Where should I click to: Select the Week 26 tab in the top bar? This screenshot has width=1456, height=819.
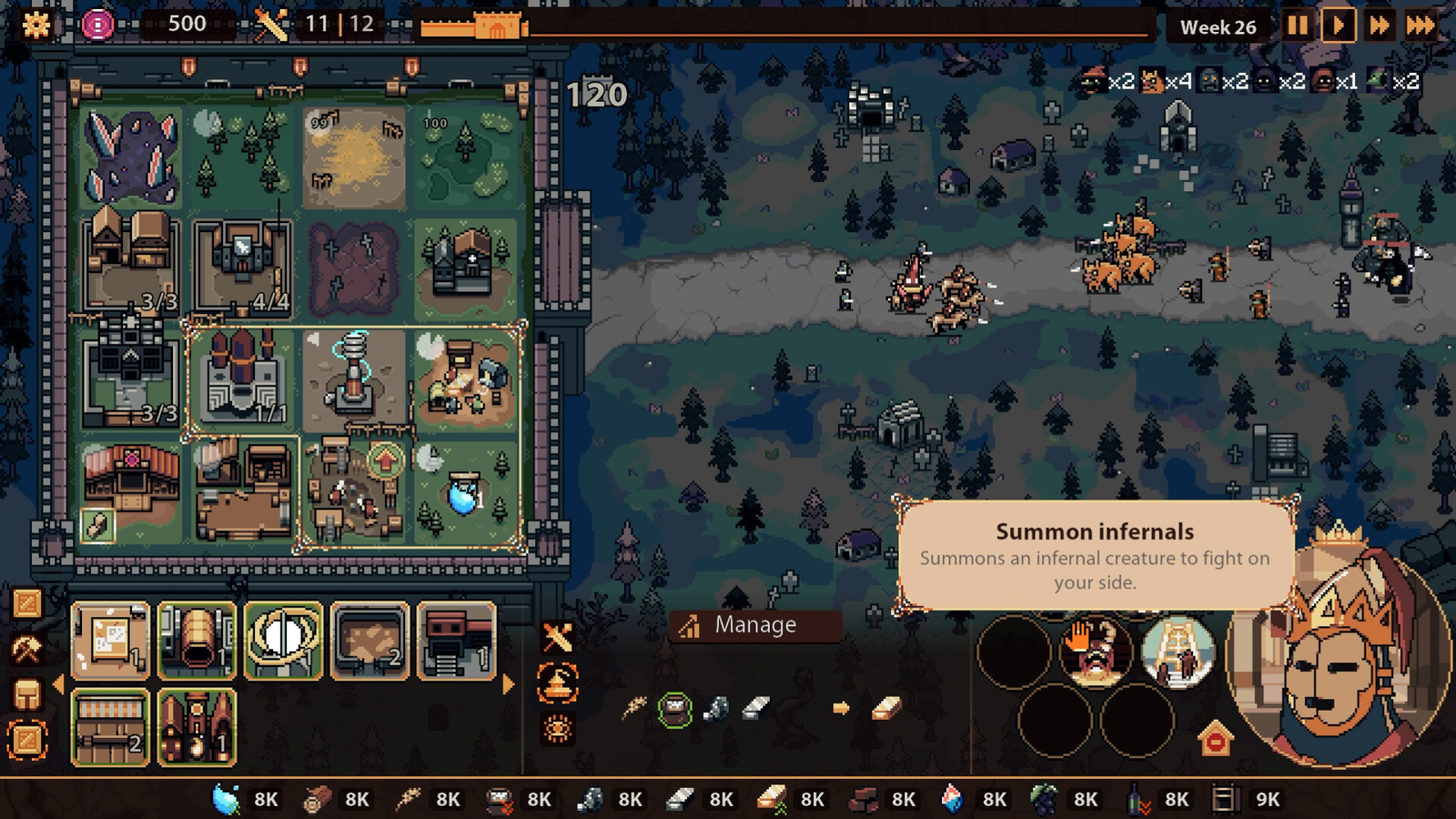tap(1218, 26)
